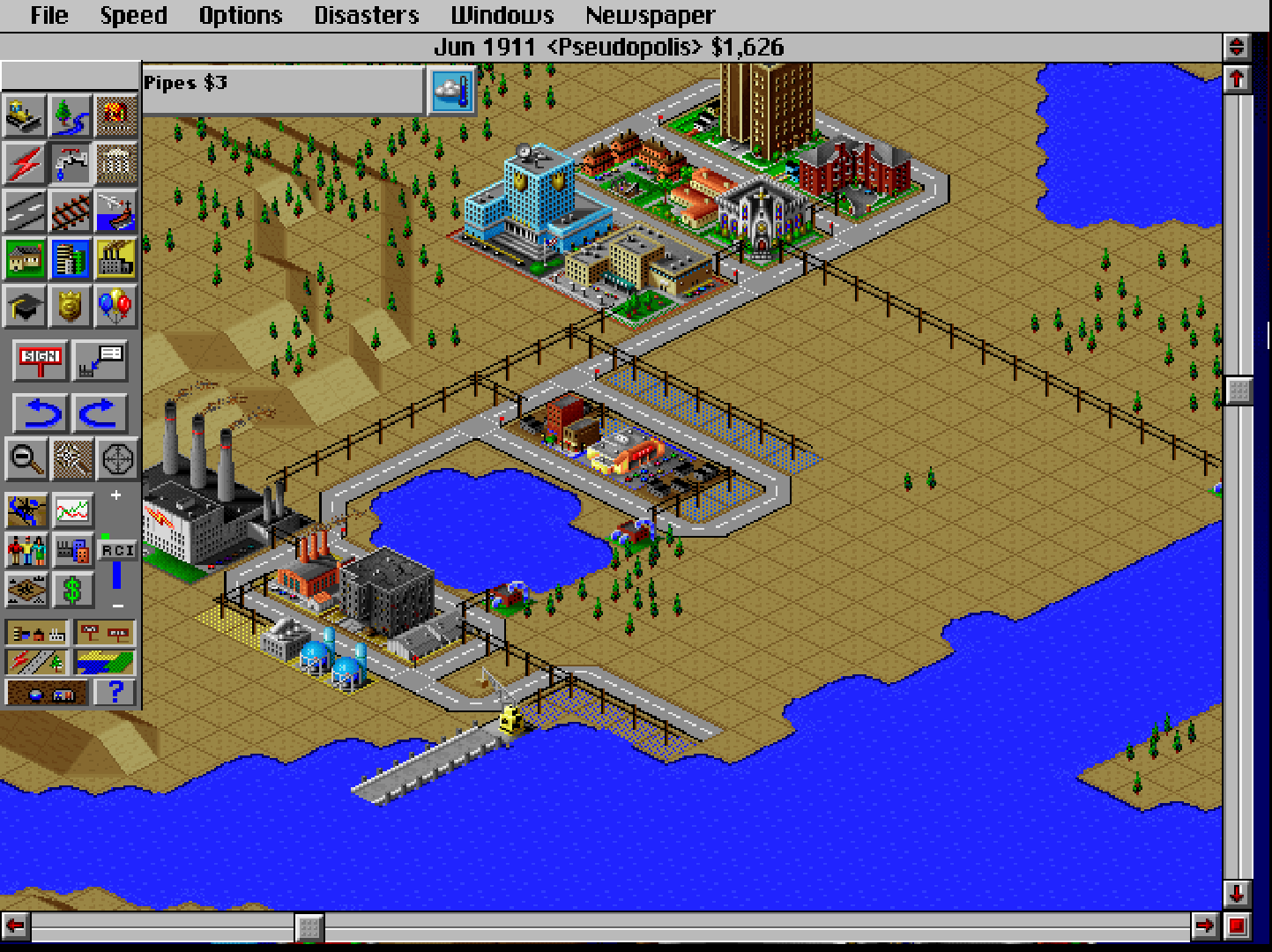Viewport: 1272px width, 952px height.
Task: Select the tree planting landscape tool
Action: (70, 116)
